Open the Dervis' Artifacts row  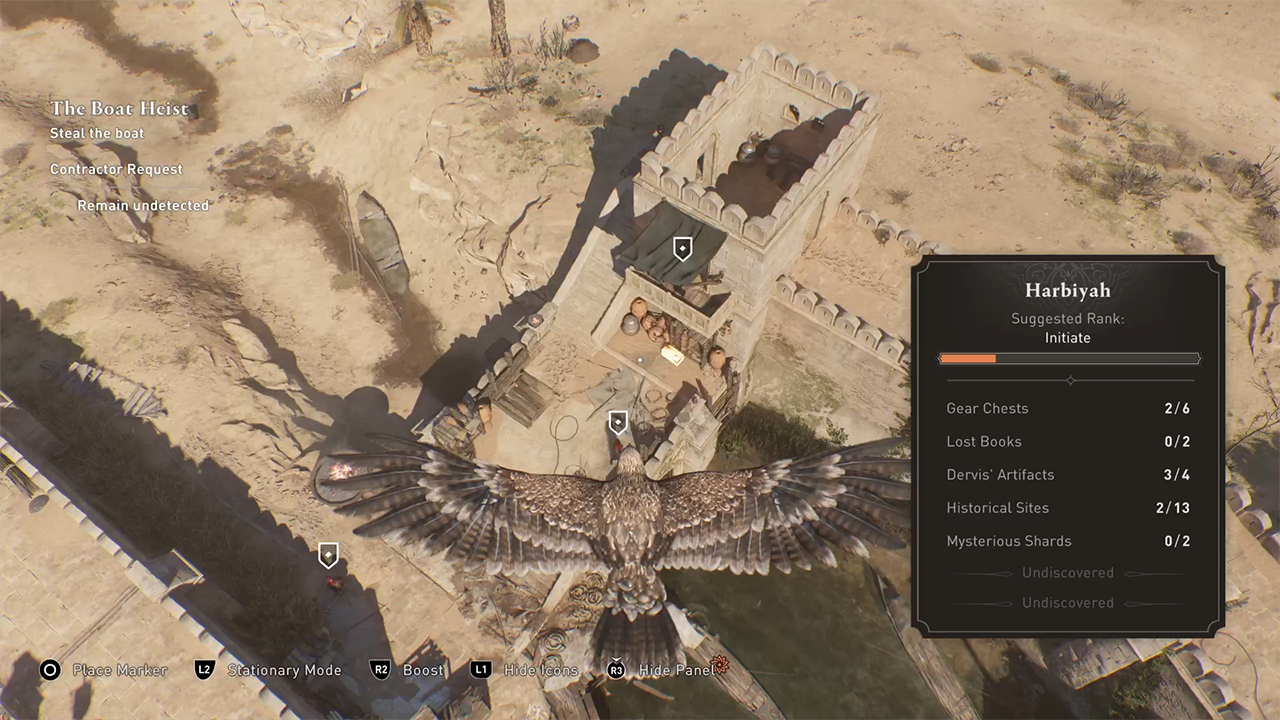point(1068,474)
